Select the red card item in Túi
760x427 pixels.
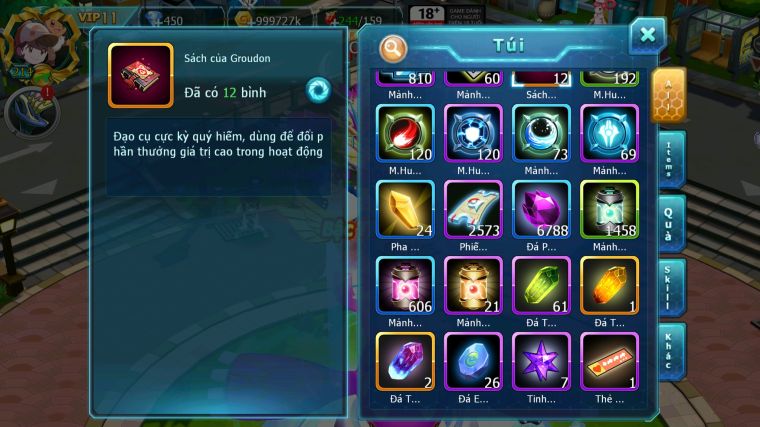pos(609,362)
